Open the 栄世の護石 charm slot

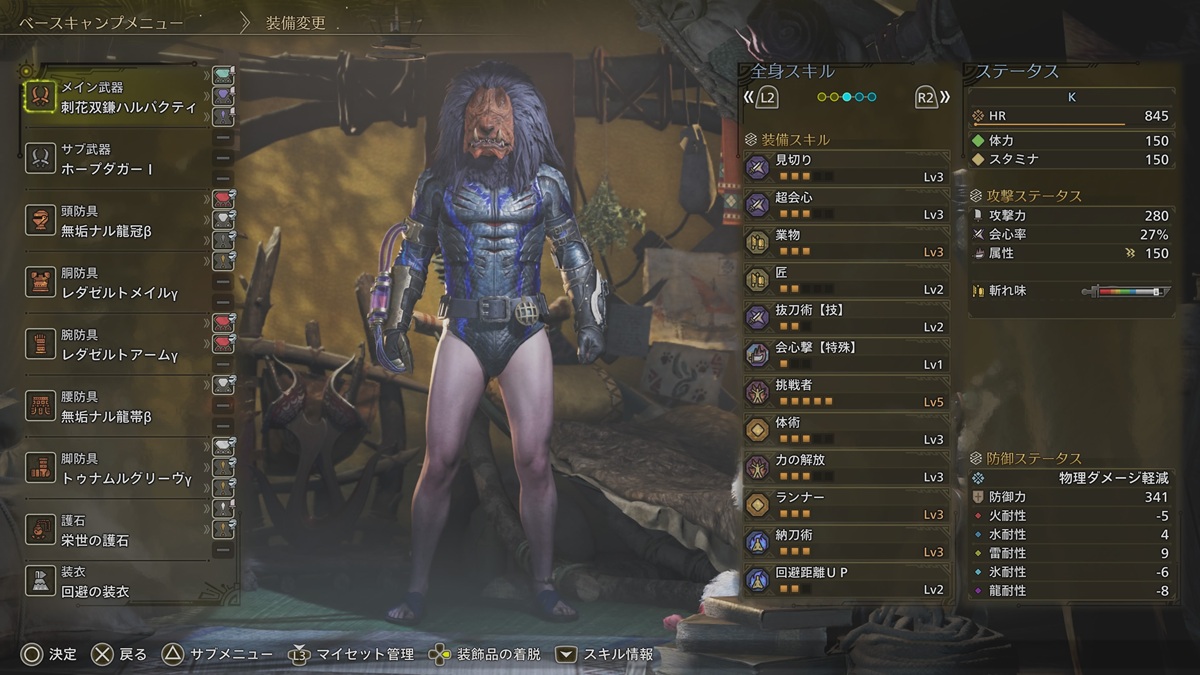[115, 531]
